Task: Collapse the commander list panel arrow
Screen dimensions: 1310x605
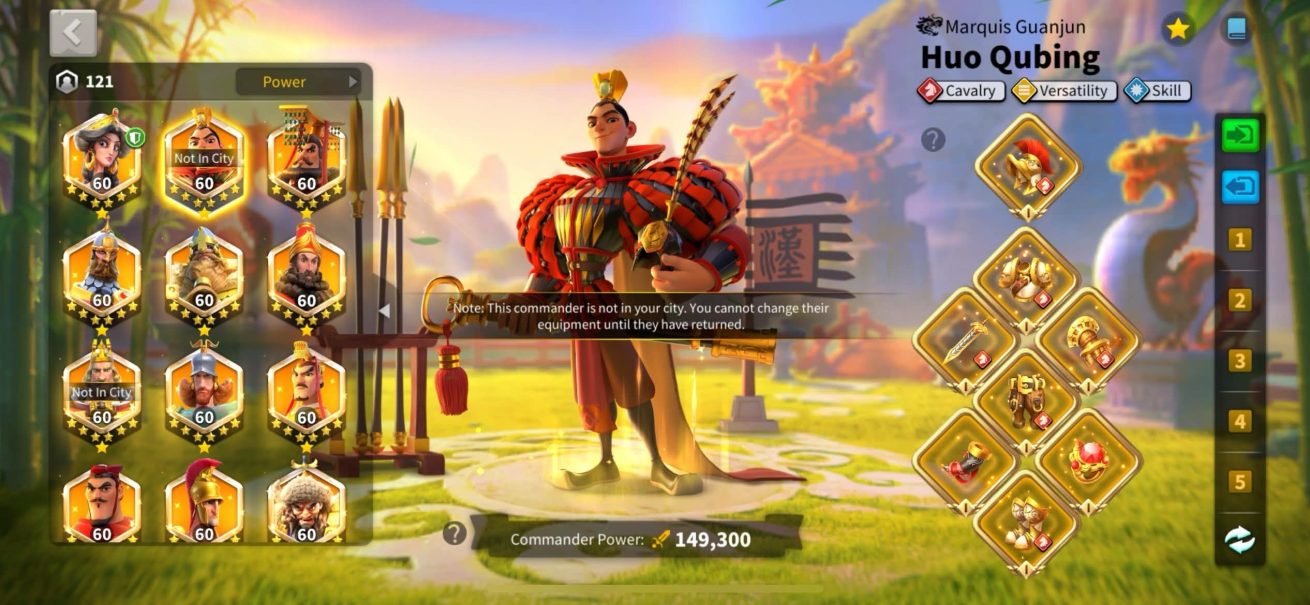Action: (383, 311)
